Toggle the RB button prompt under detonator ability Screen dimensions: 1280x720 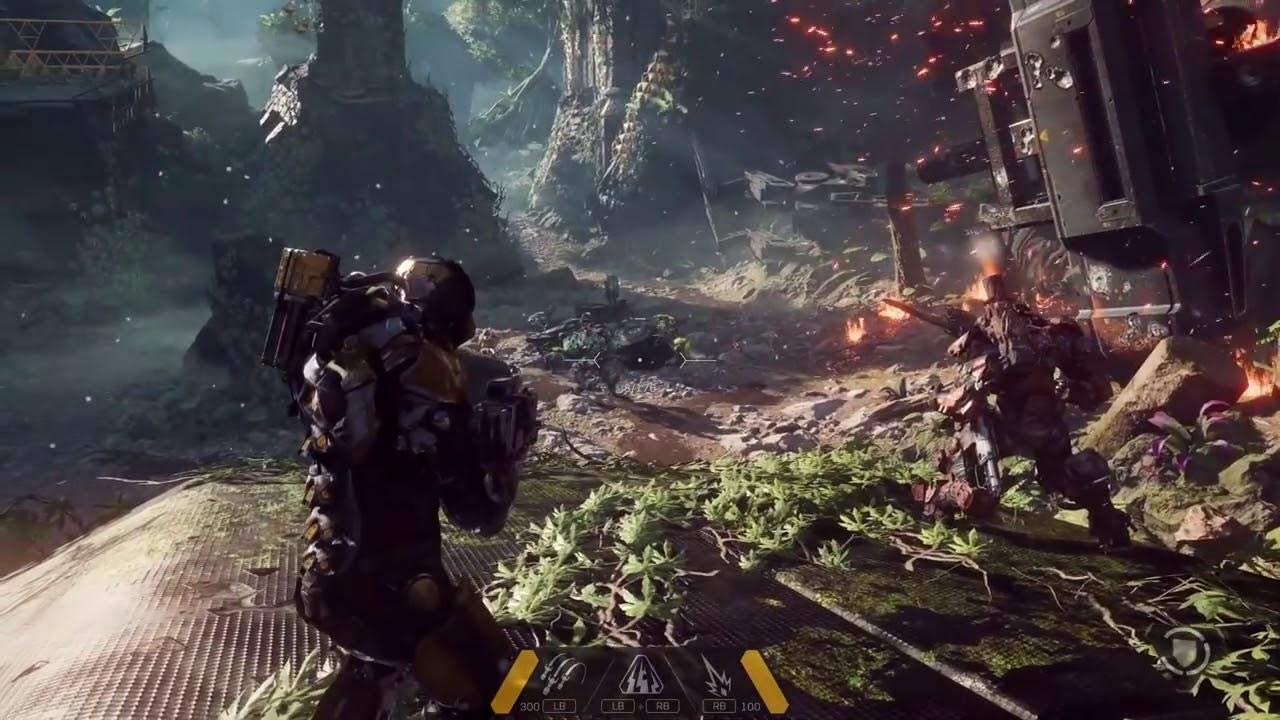click(720, 705)
